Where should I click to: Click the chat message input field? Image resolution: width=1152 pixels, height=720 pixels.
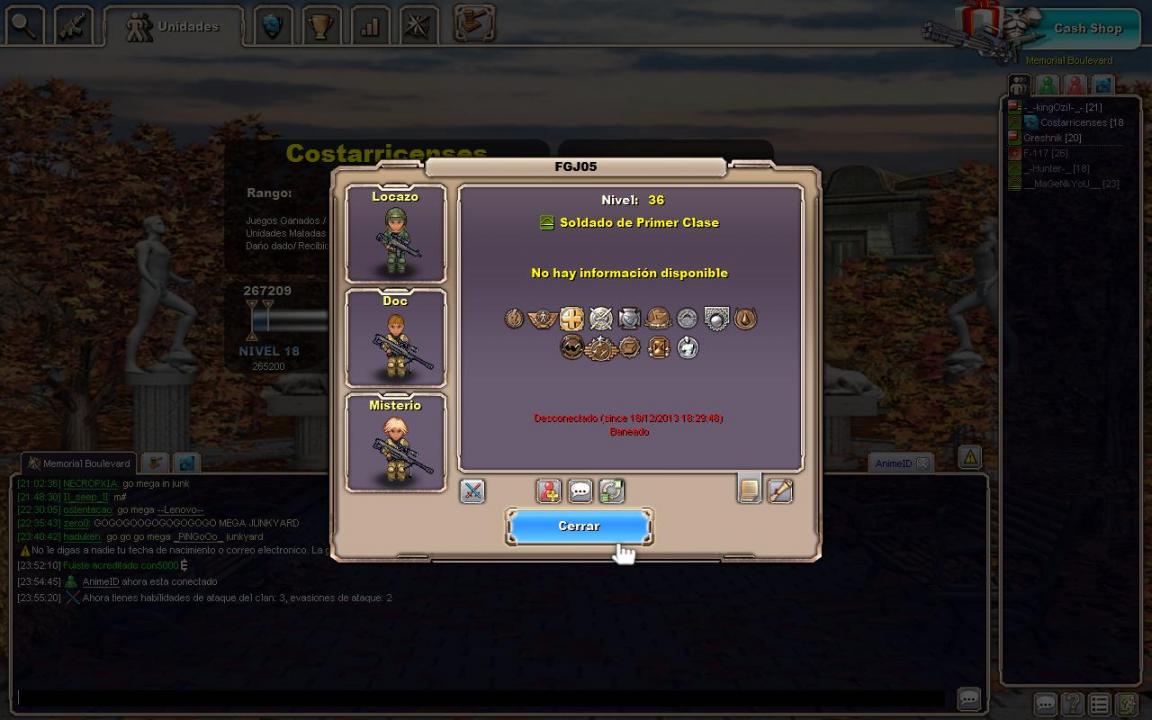480,698
